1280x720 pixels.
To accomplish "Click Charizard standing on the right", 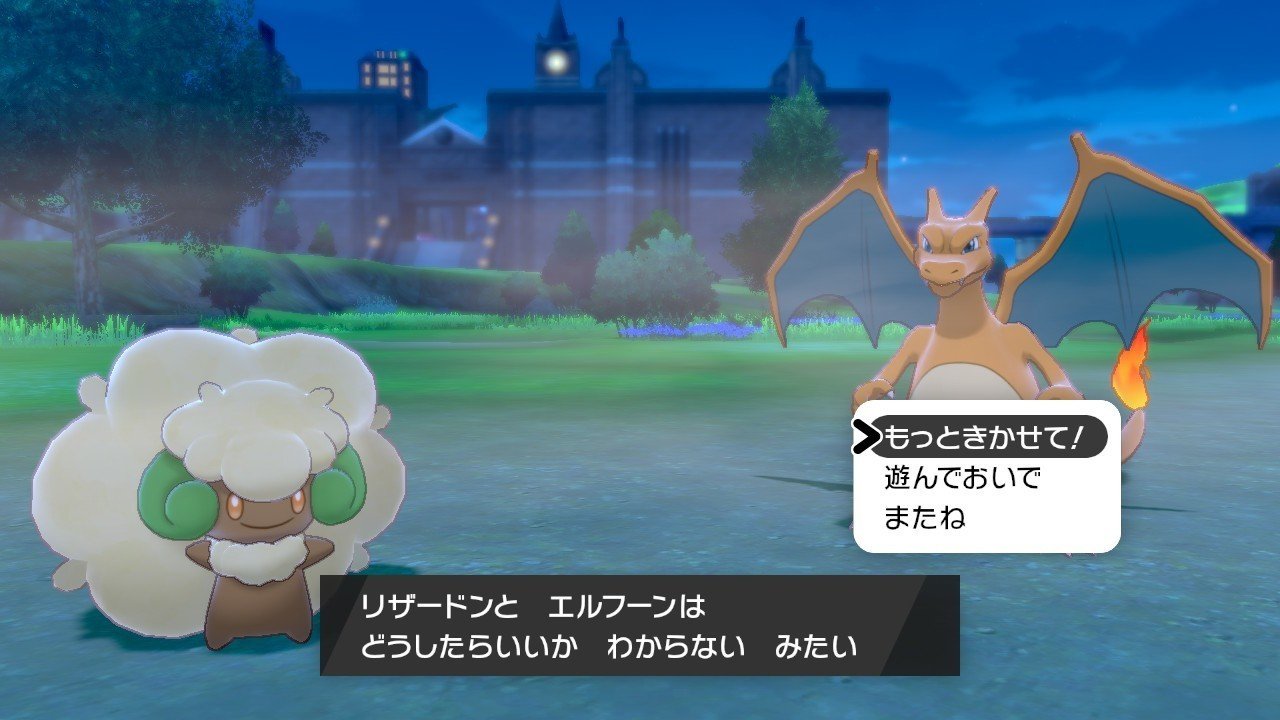I will (960, 300).
